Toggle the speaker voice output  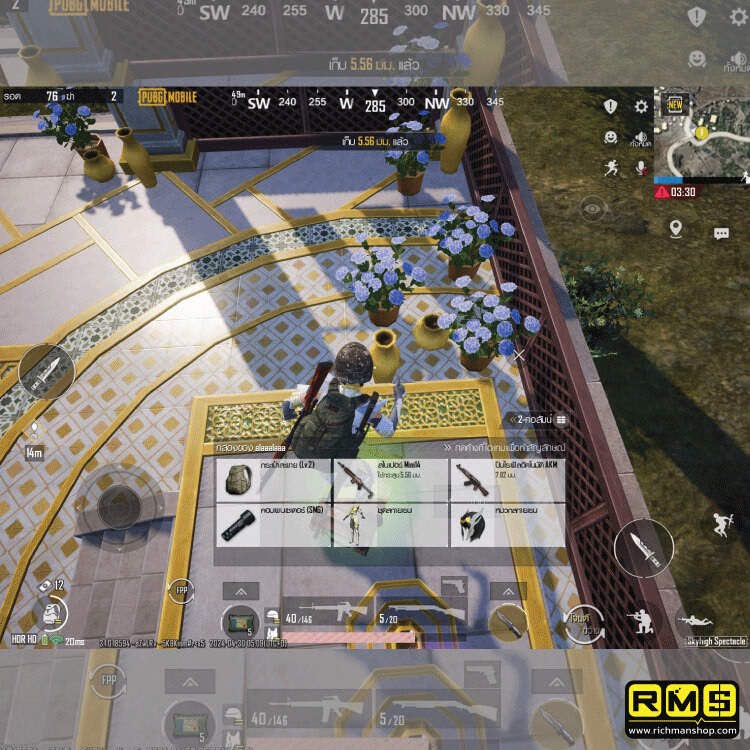click(641, 138)
